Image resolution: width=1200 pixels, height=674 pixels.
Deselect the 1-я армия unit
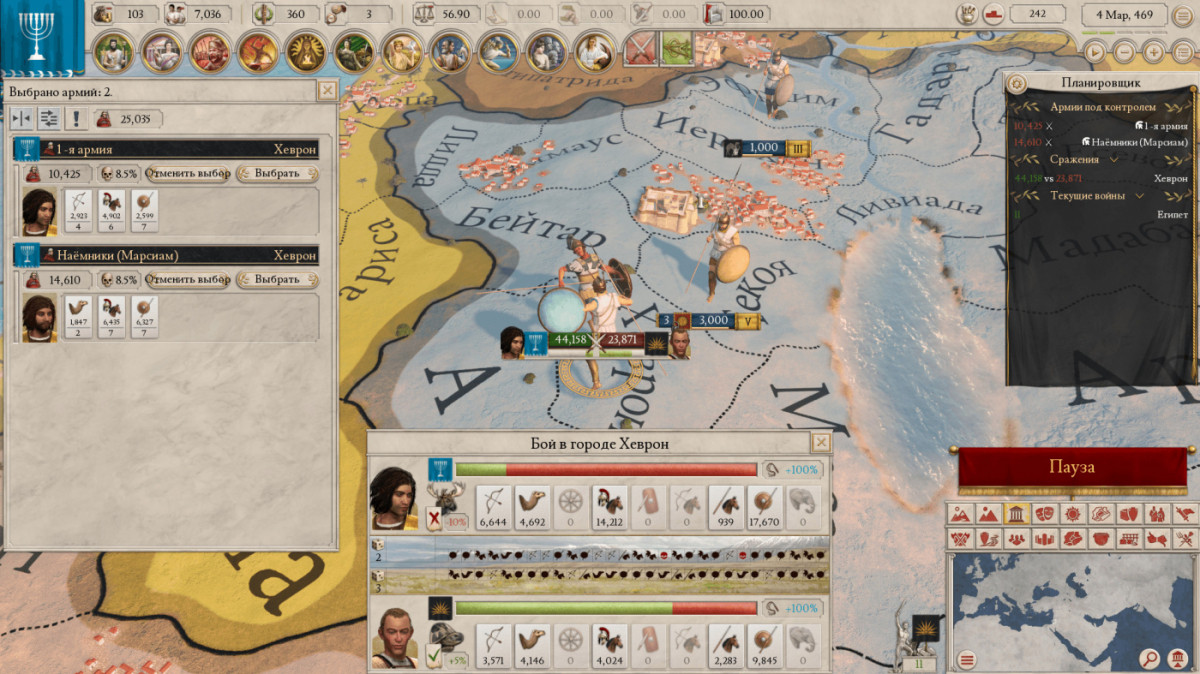(x=188, y=173)
